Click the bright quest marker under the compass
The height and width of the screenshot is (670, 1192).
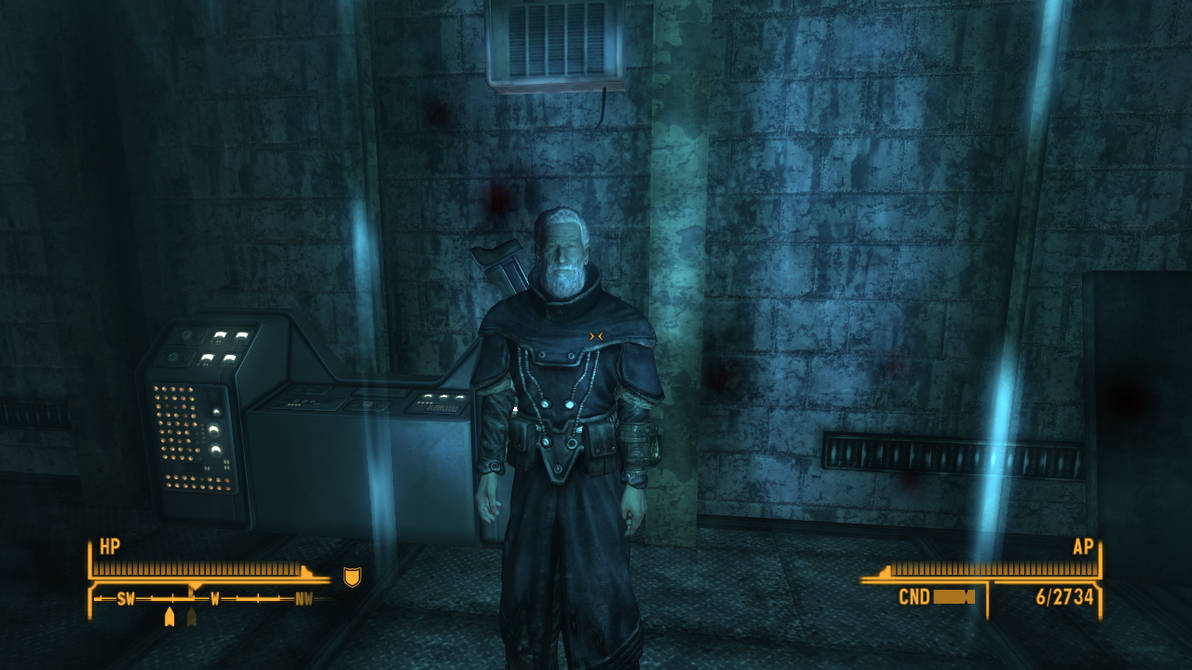169,617
